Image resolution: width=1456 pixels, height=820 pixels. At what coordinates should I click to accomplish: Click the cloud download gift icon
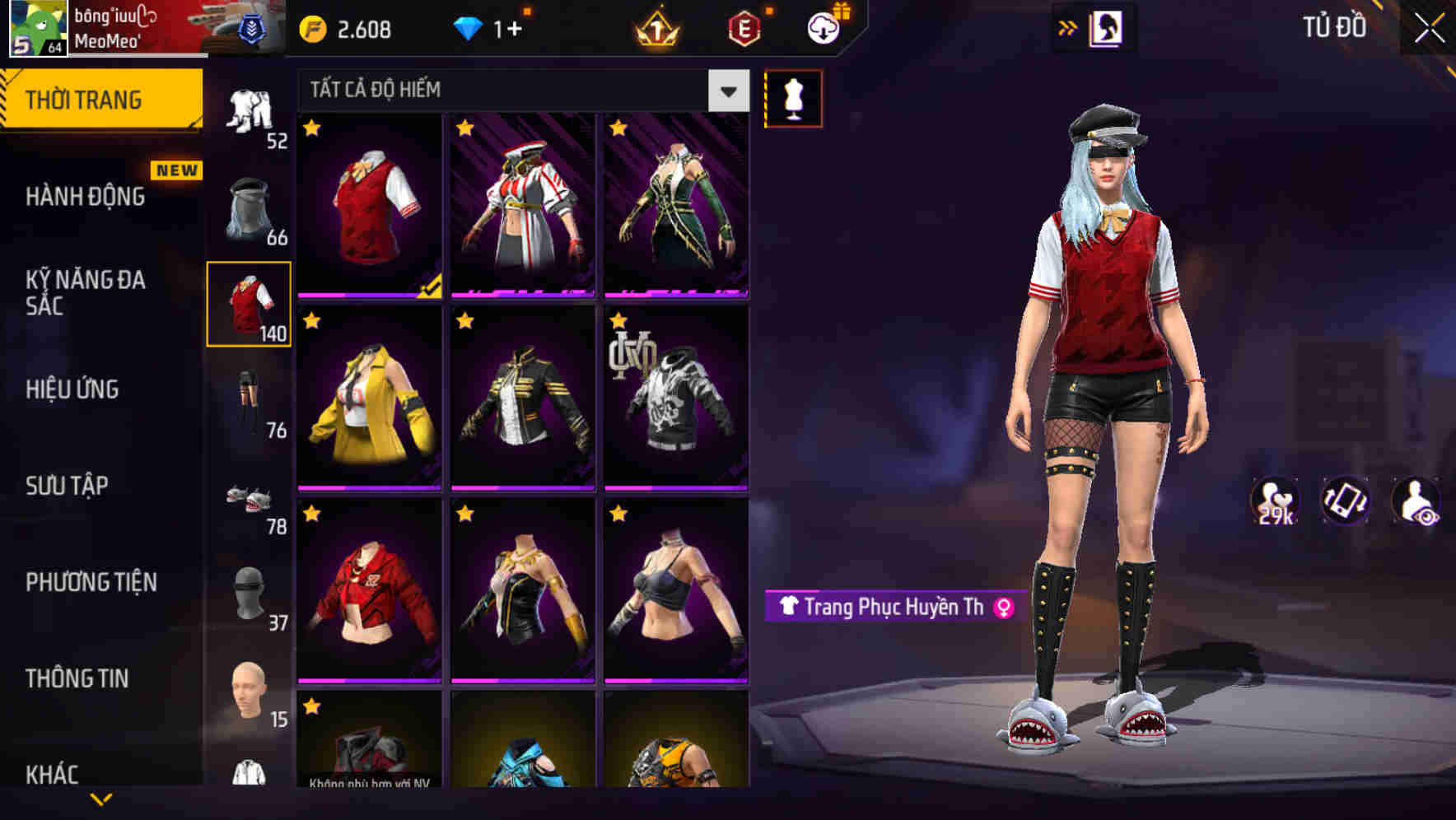(822, 26)
